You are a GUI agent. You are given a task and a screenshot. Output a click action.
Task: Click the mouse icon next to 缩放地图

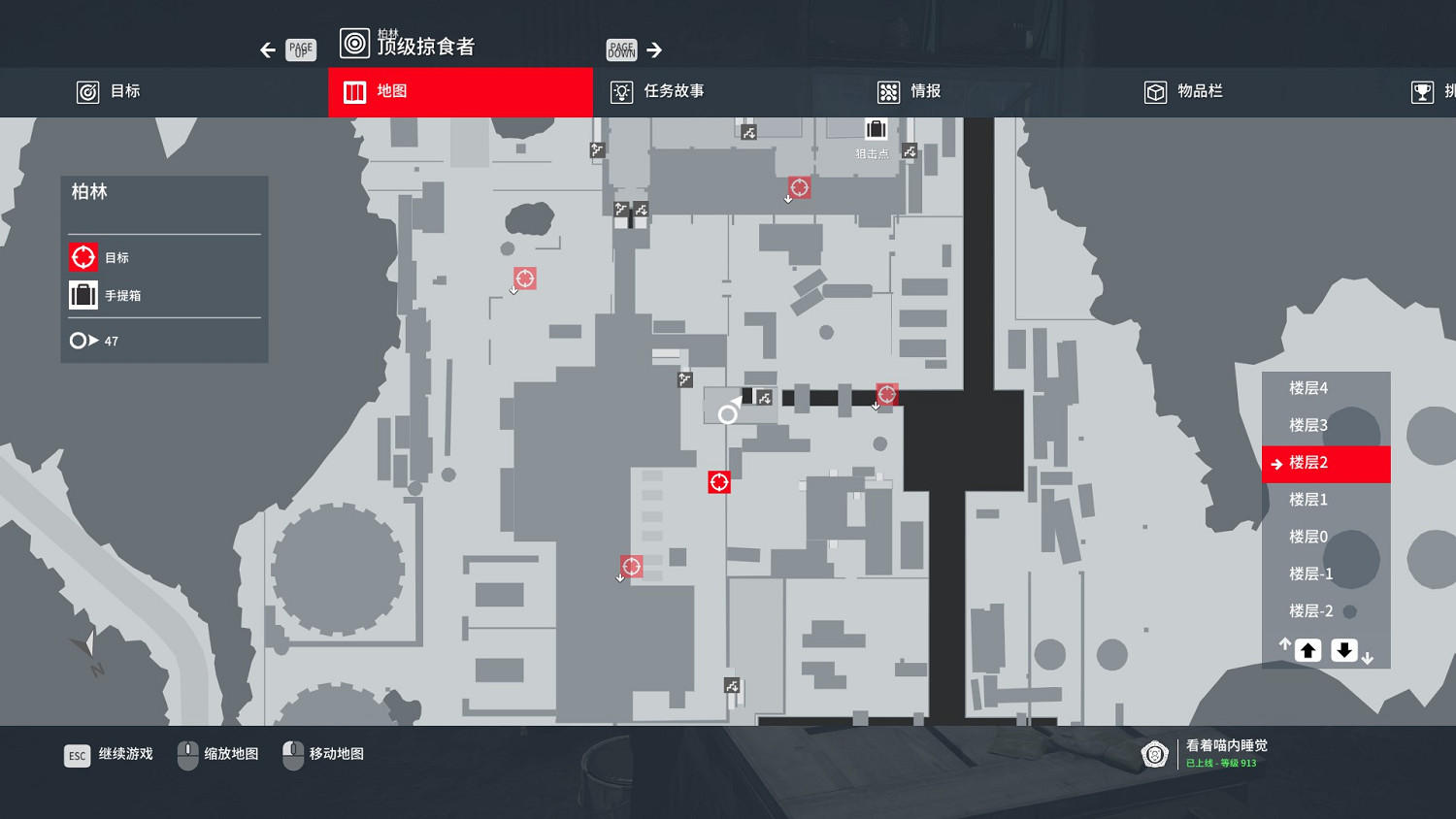(186, 754)
